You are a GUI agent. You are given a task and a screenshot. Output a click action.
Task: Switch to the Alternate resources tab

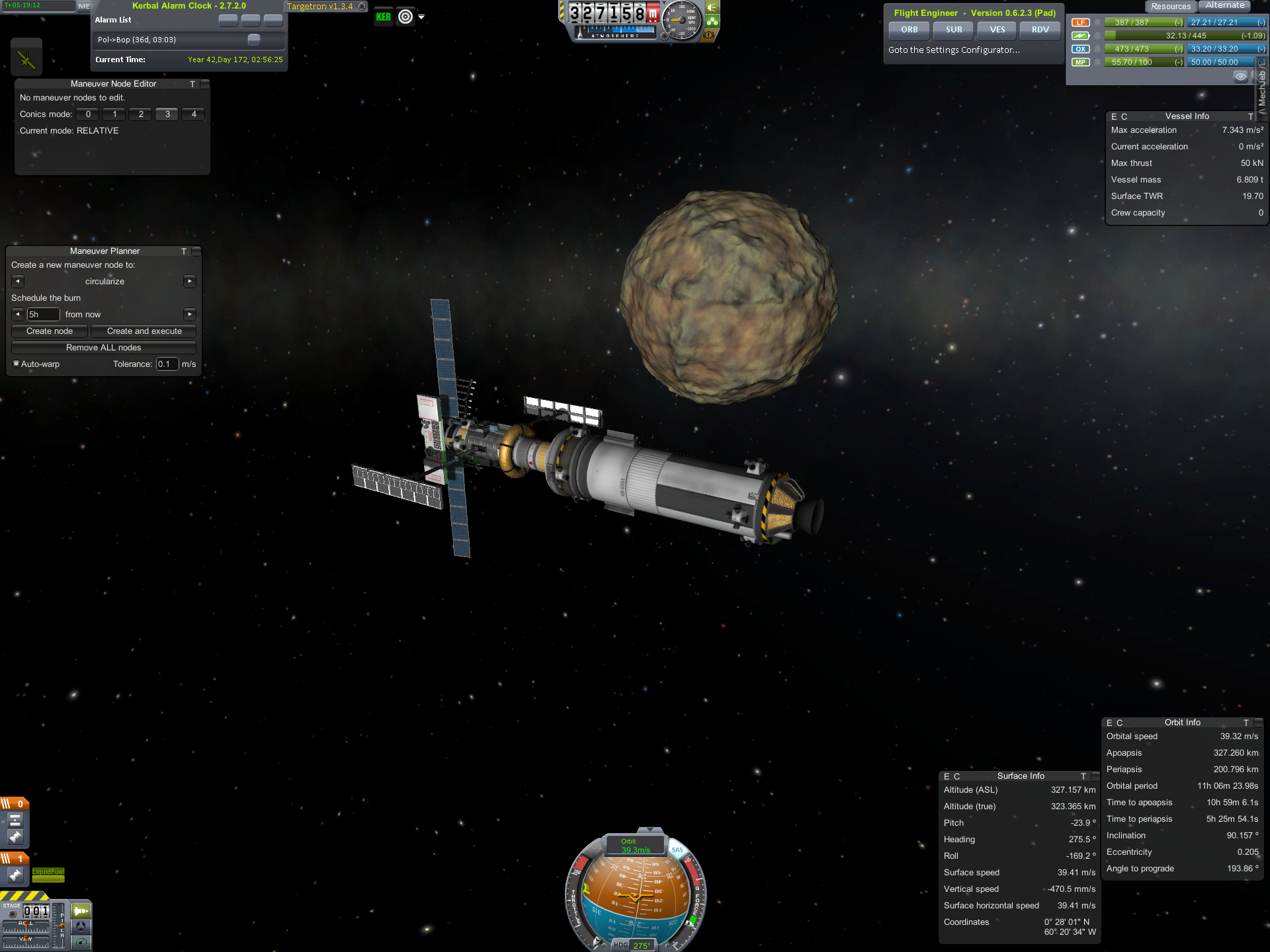[1224, 6]
